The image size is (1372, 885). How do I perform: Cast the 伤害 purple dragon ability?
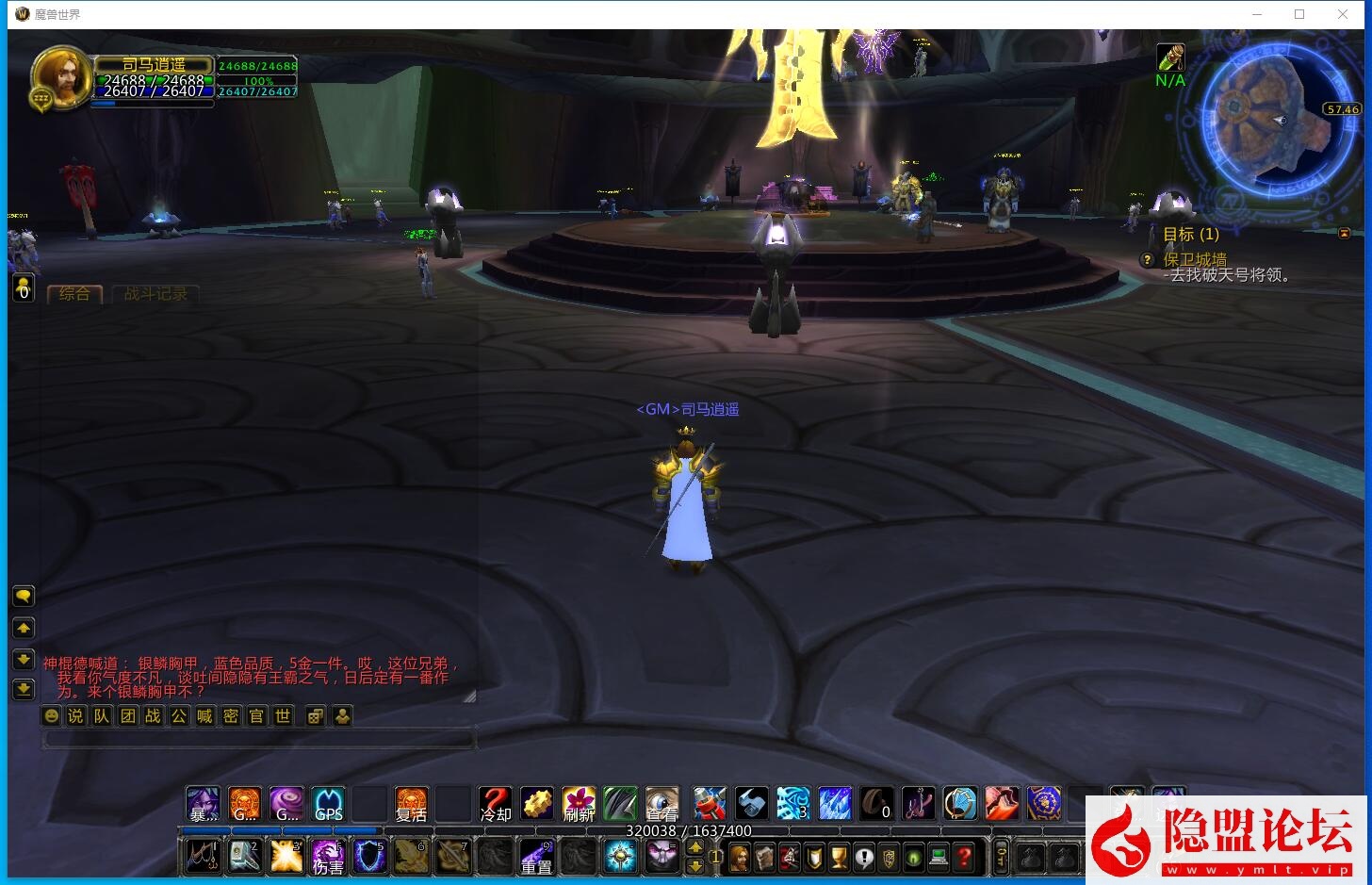[328, 857]
